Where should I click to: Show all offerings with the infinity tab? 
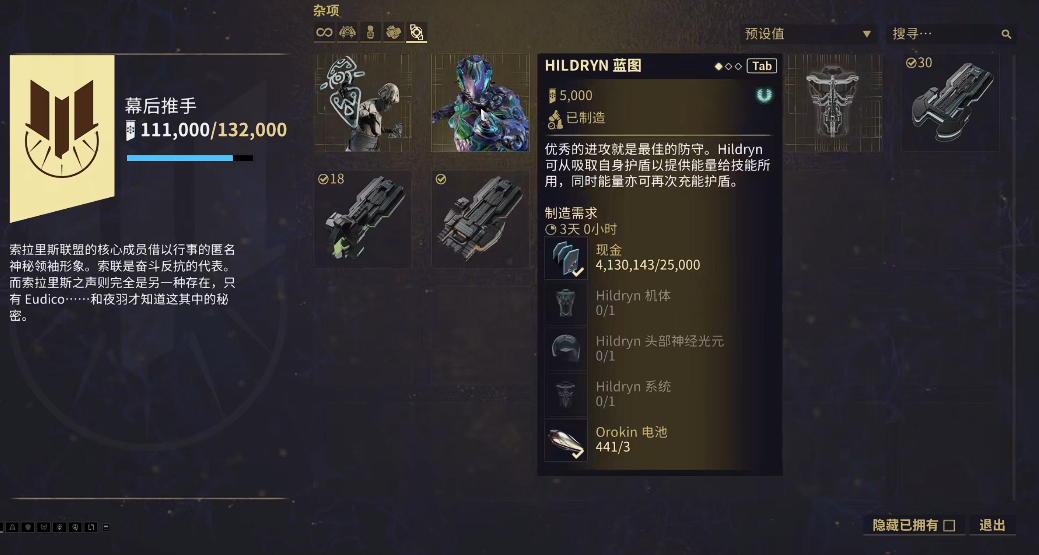click(324, 33)
